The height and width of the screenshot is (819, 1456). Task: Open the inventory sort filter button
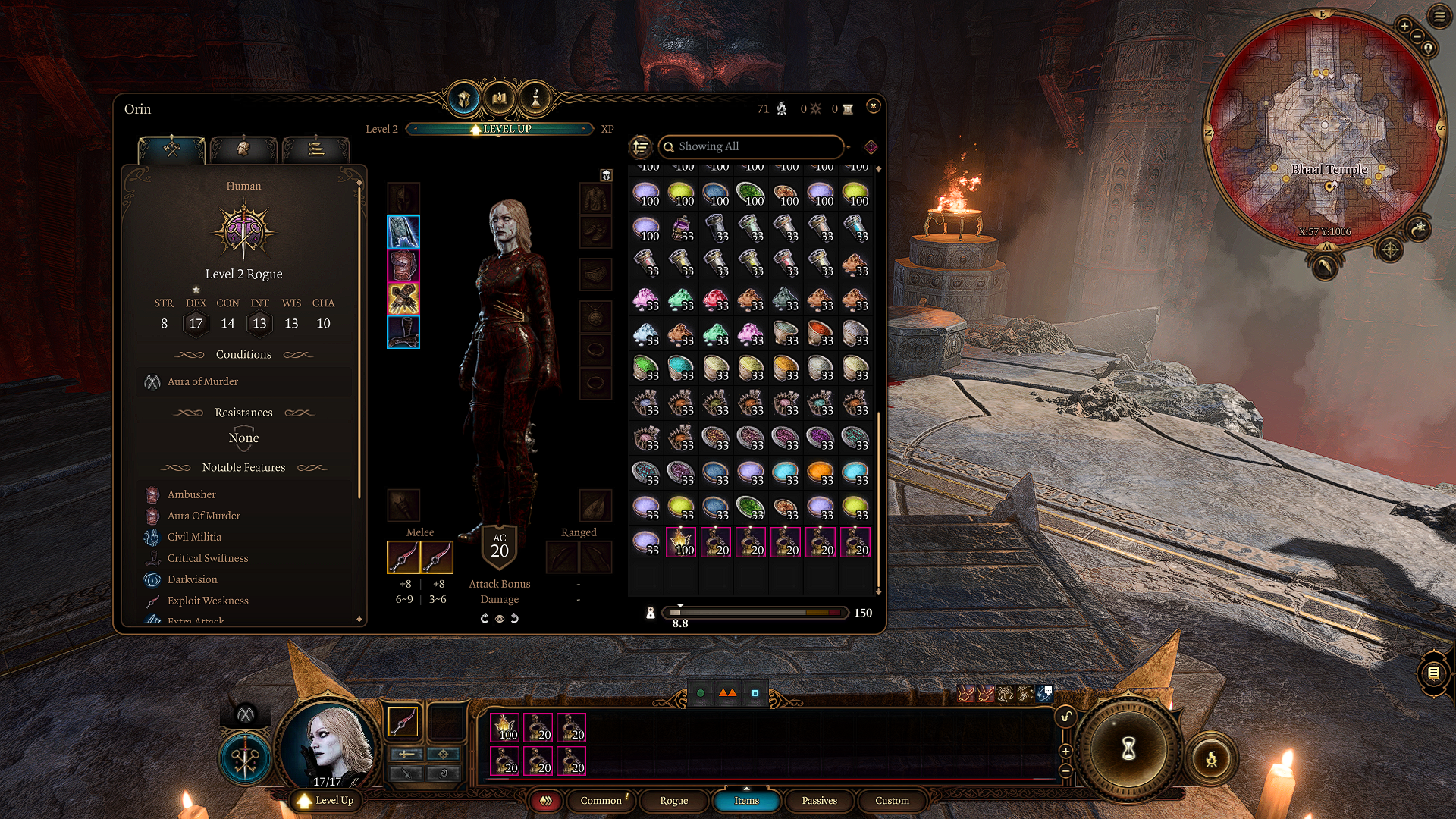tap(641, 146)
